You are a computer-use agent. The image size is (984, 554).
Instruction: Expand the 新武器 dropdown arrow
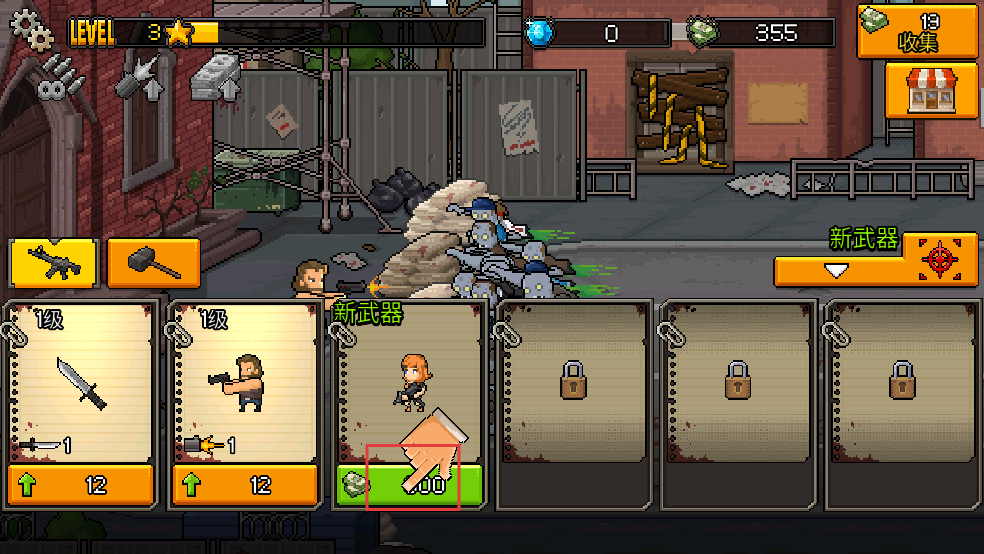pos(837,270)
